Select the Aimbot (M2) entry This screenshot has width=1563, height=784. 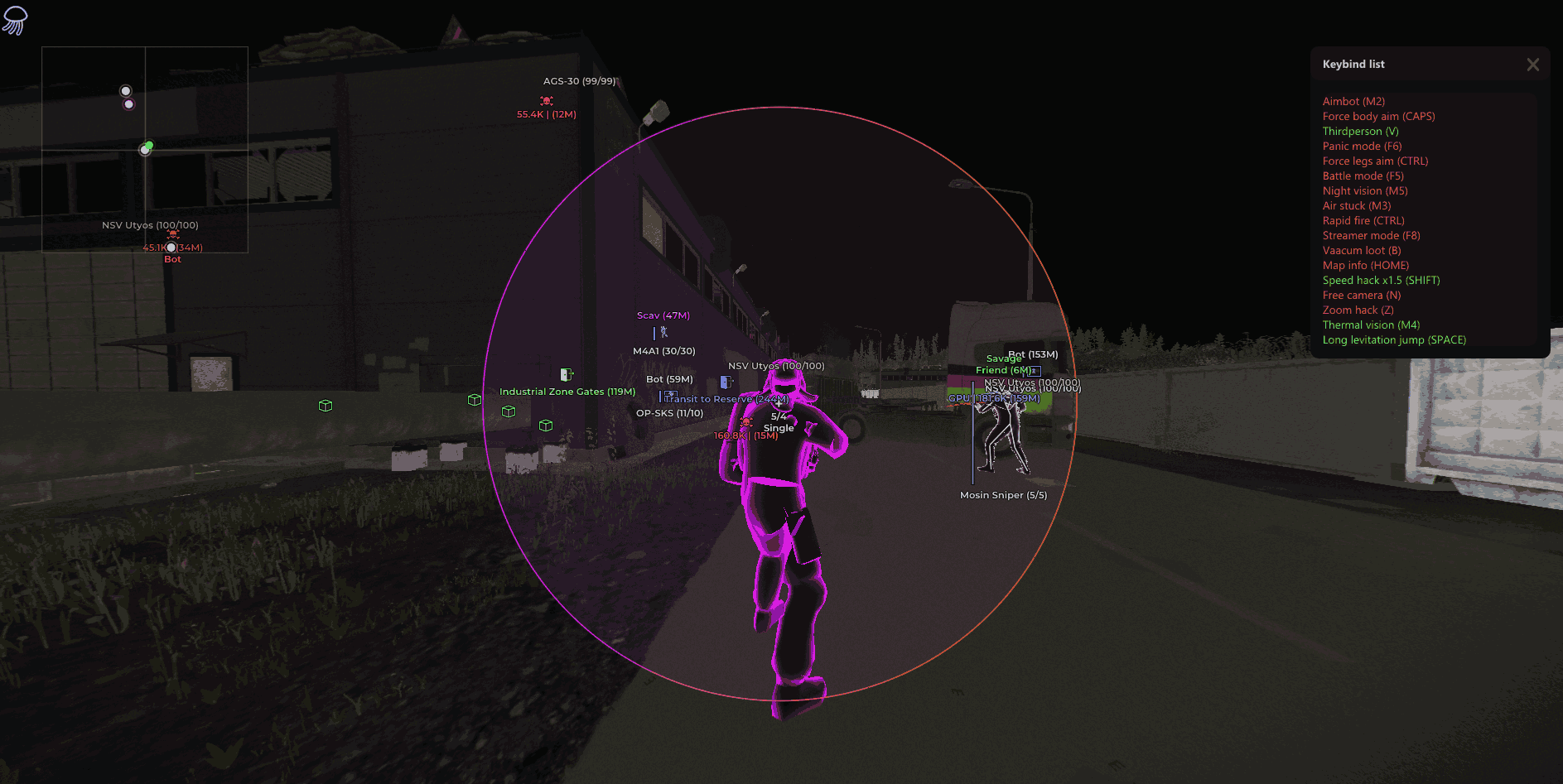1353,100
